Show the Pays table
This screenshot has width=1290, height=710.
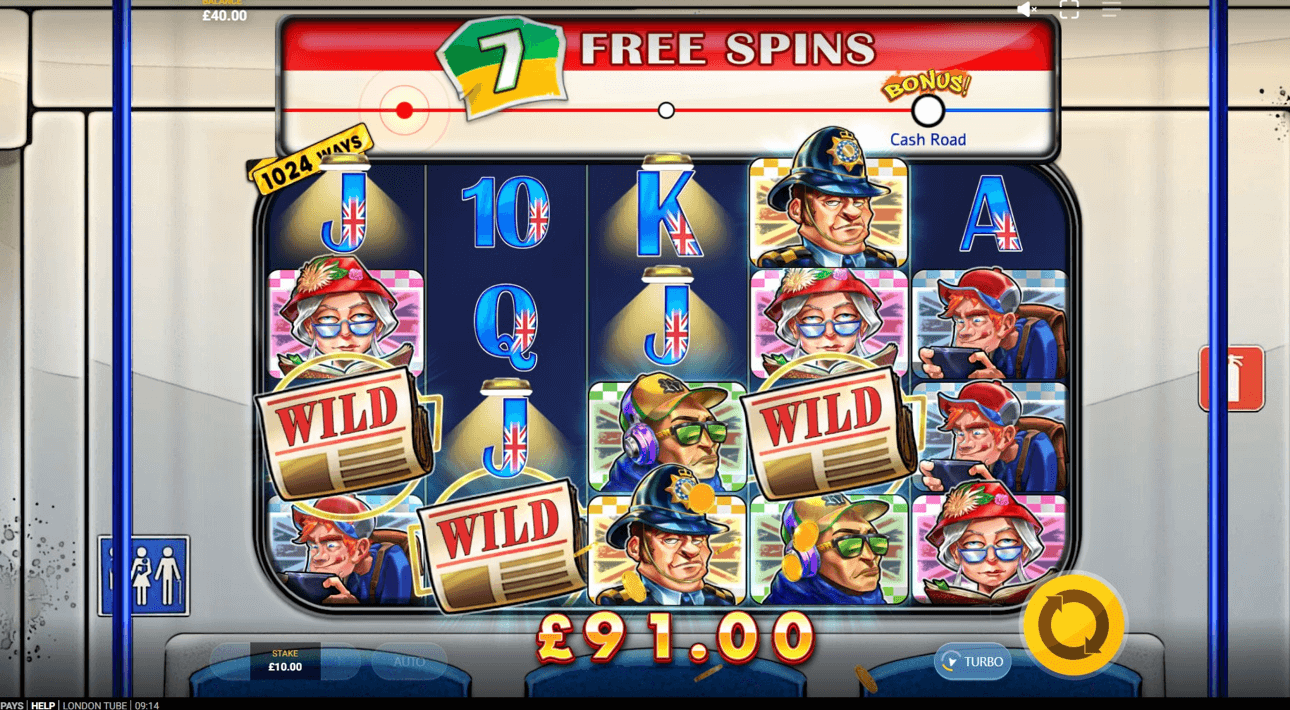point(12,705)
